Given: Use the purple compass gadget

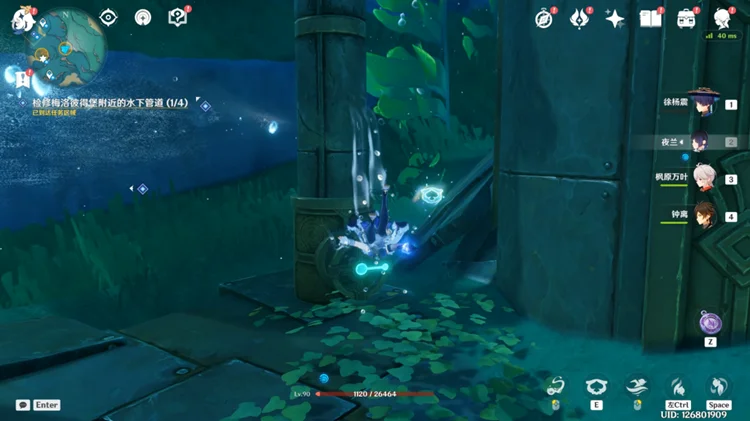Looking at the screenshot, I should [x=711, y=322].
